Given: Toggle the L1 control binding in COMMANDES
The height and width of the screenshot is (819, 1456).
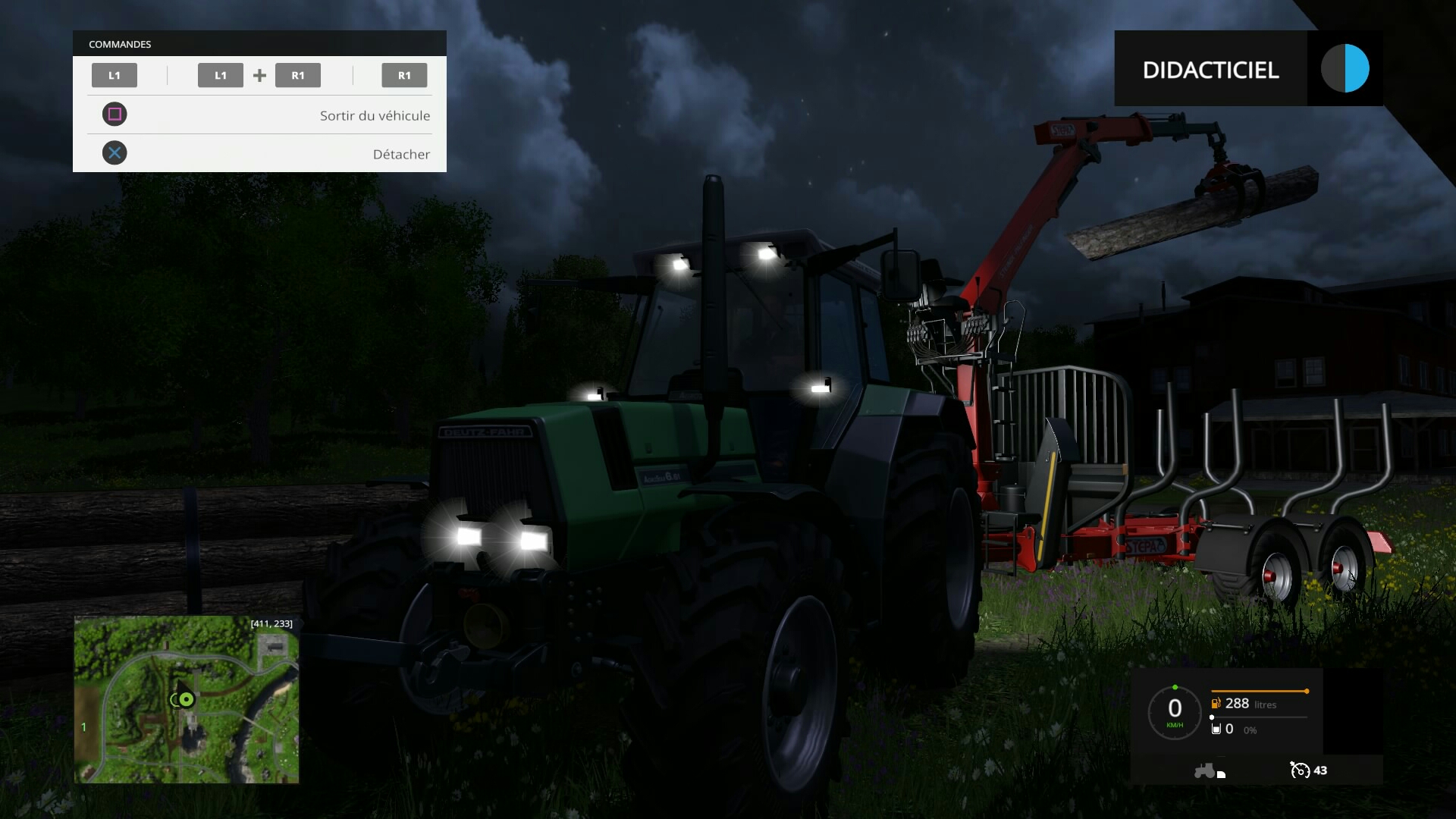Looking at the screenshot, I should [x=114, y=75].
